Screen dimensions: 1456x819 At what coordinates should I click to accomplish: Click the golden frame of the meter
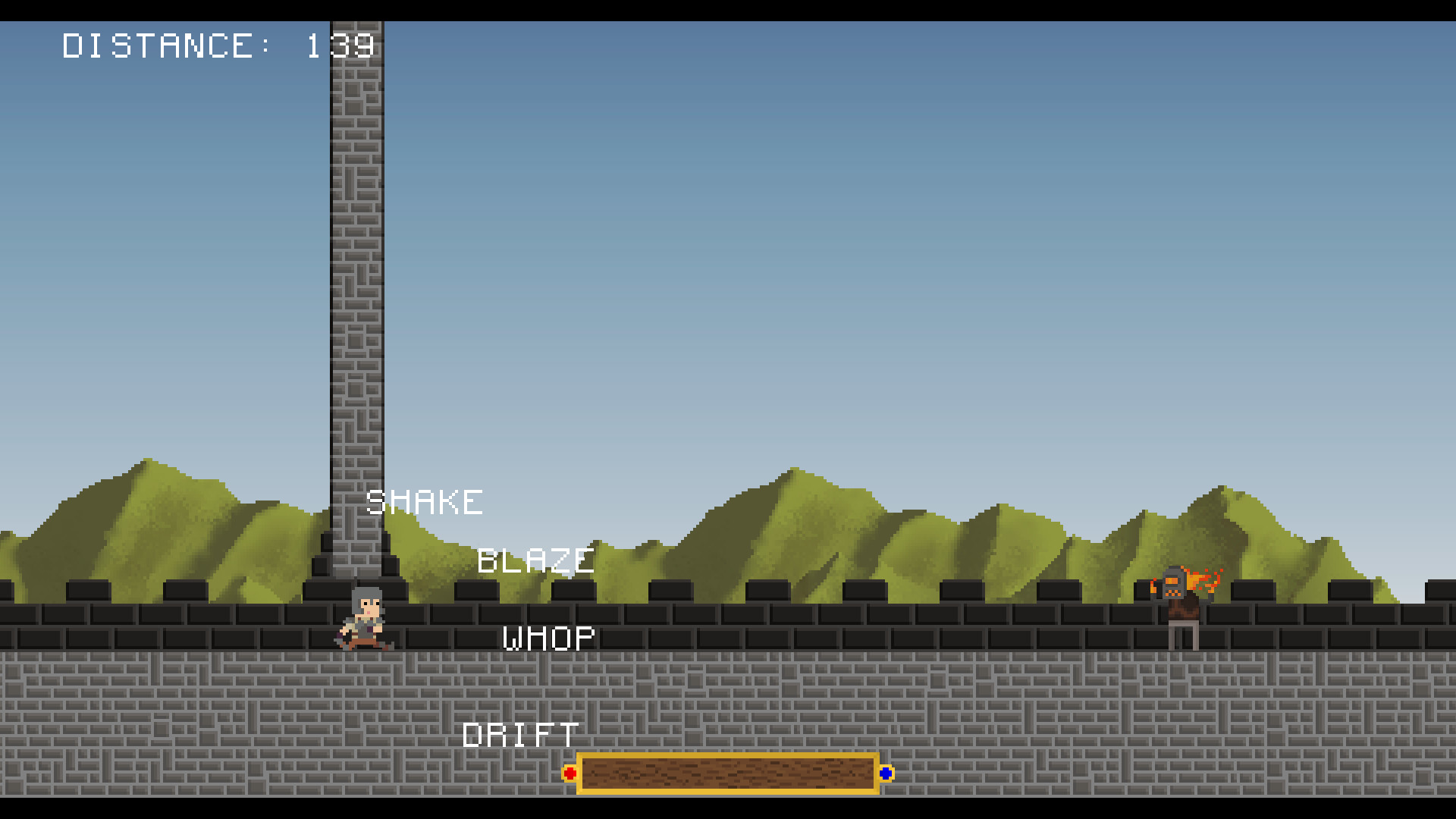728,758
